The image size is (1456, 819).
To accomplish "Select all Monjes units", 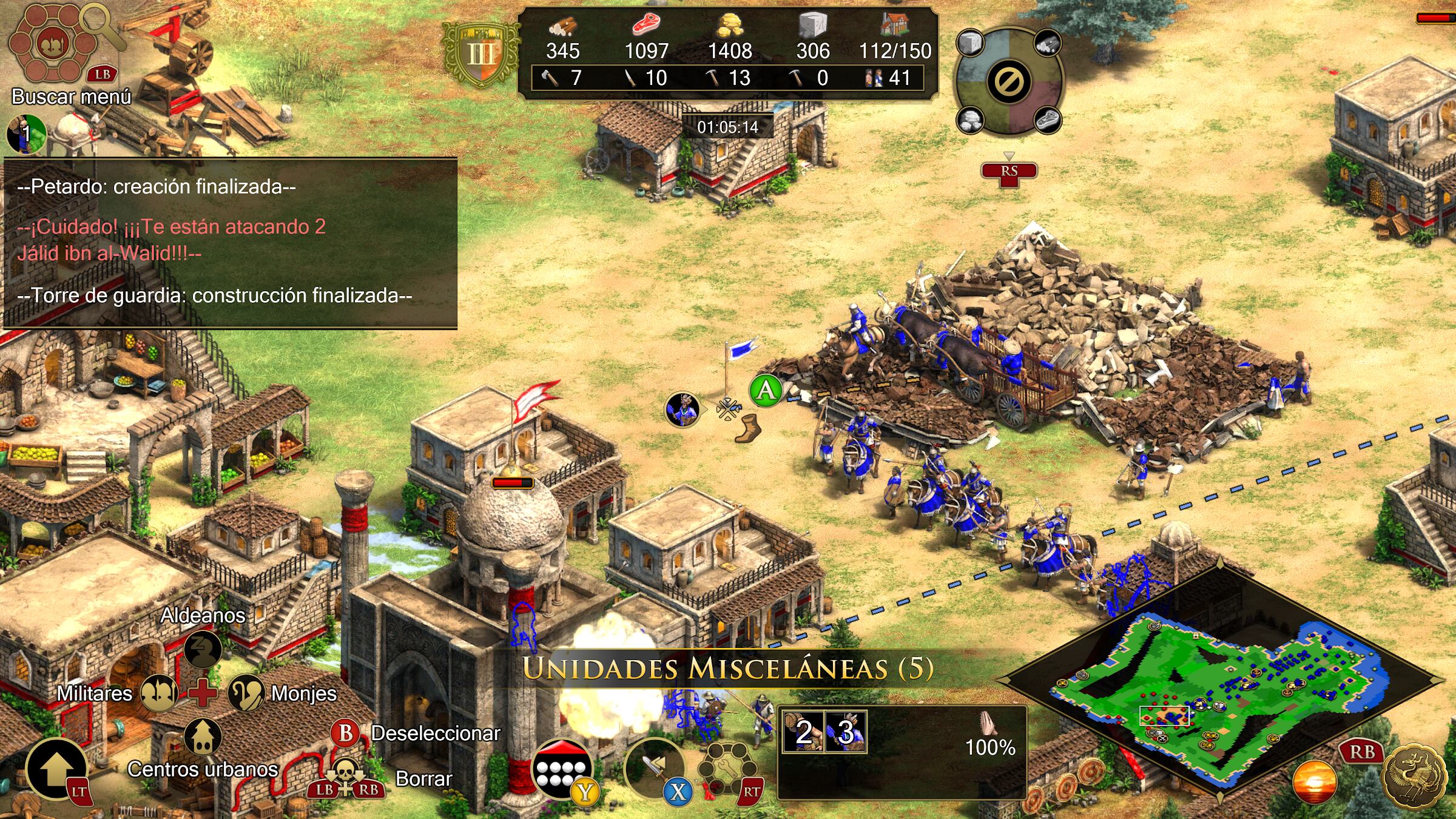I will 246,693.
